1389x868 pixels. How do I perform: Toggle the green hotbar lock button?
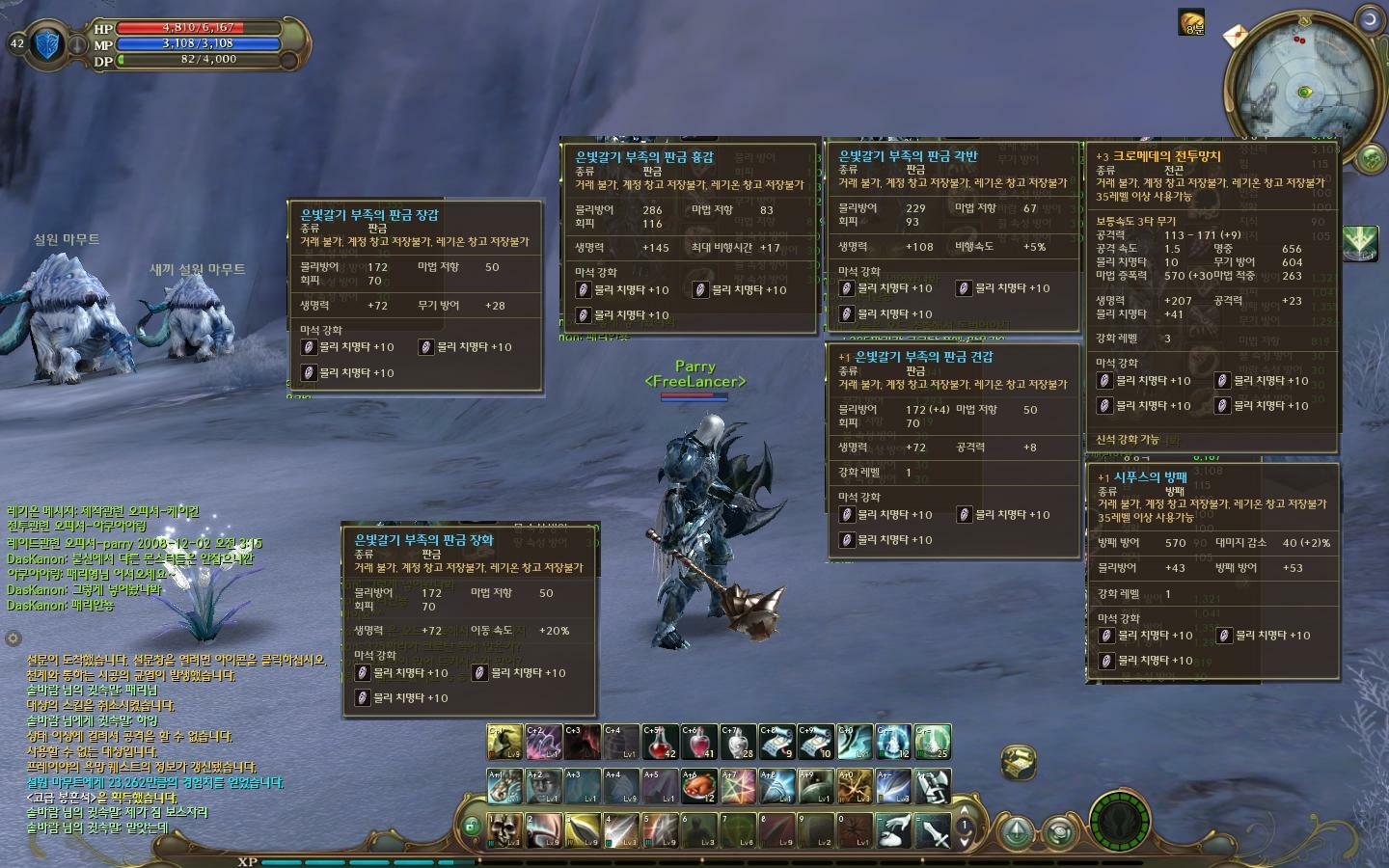471,827
